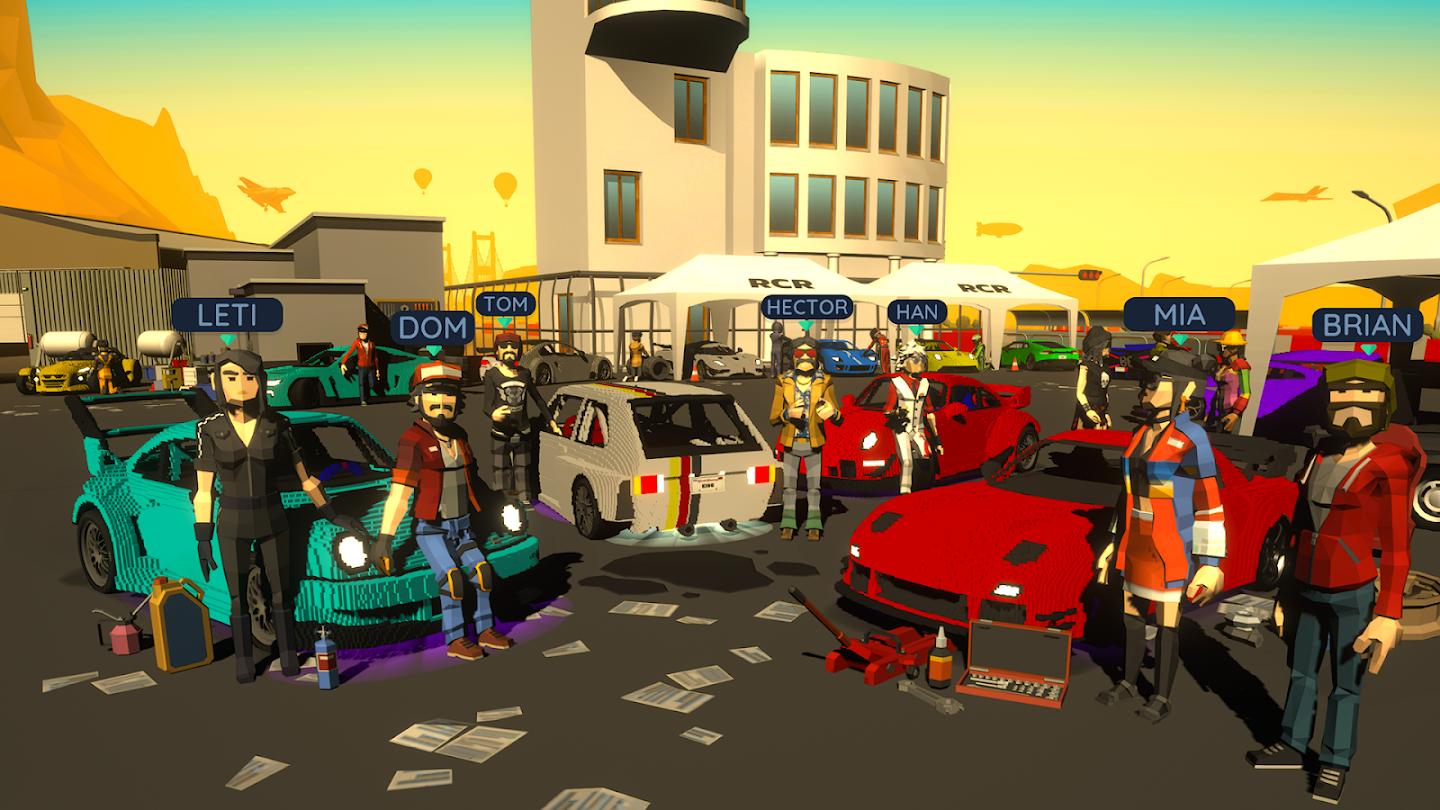This screenshot has height=810, width=1440.
Task: Pick the HECTOR name label
Action: click(x=806, y=307)
